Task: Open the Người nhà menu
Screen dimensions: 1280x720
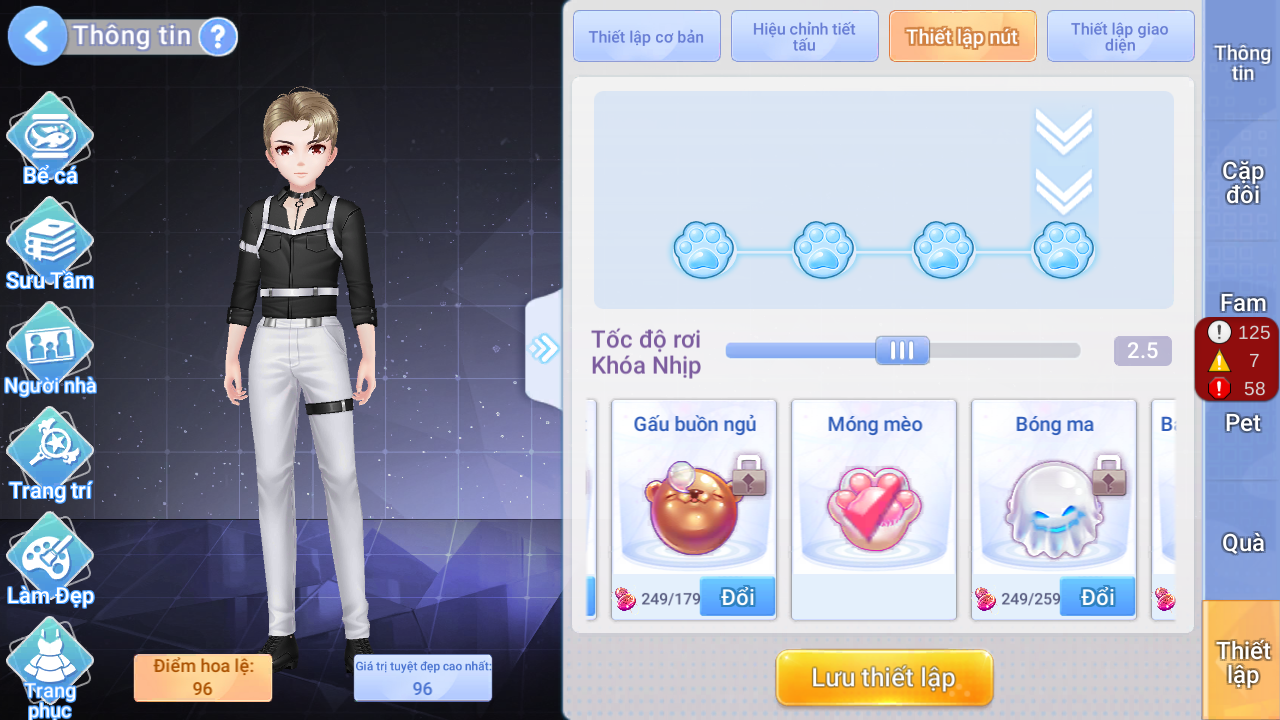Action: click(x=50, y=350)
